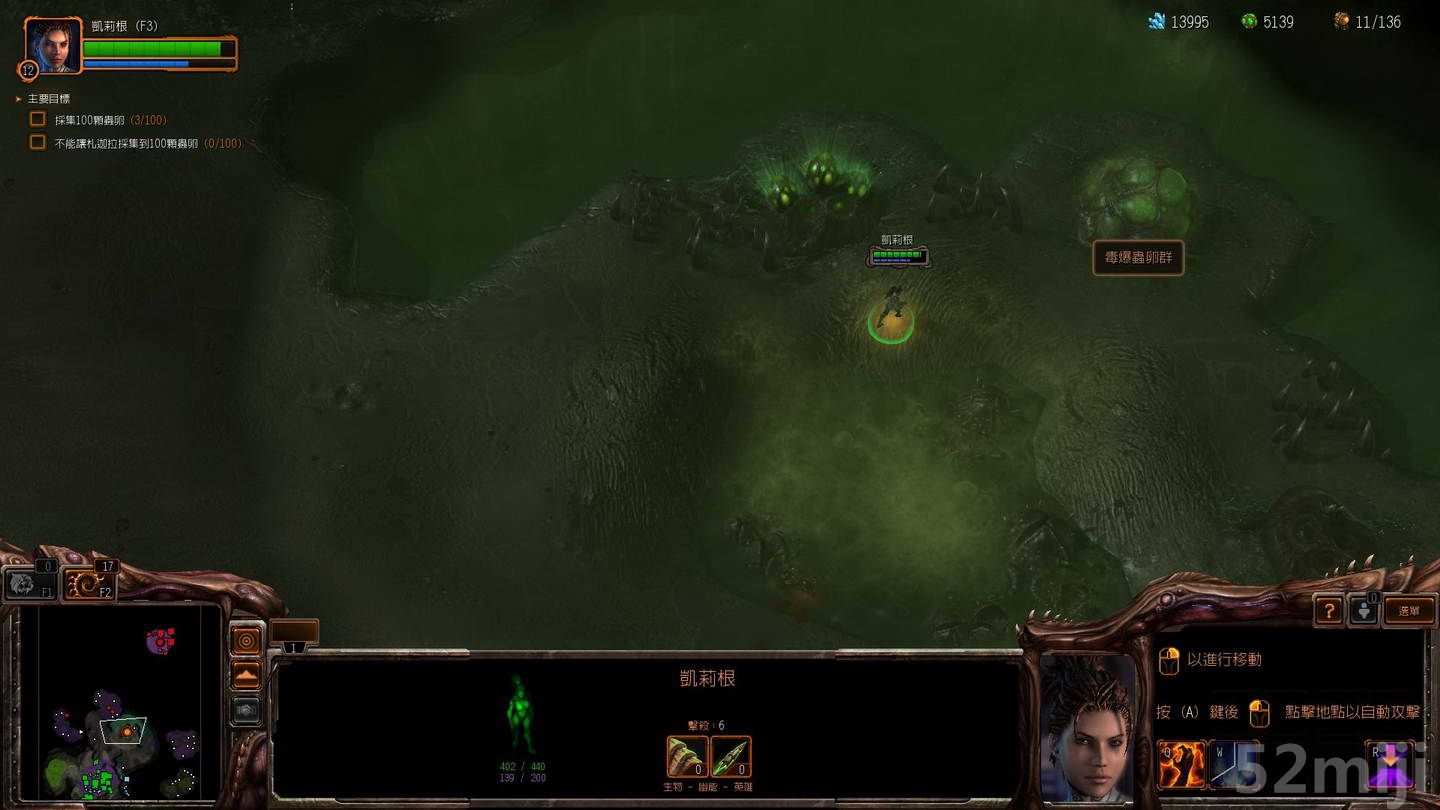Select the F2 Zerg swarm control group
Image resolution: width=1440 pixels, height=810 pixels.
tap(89, 584)
